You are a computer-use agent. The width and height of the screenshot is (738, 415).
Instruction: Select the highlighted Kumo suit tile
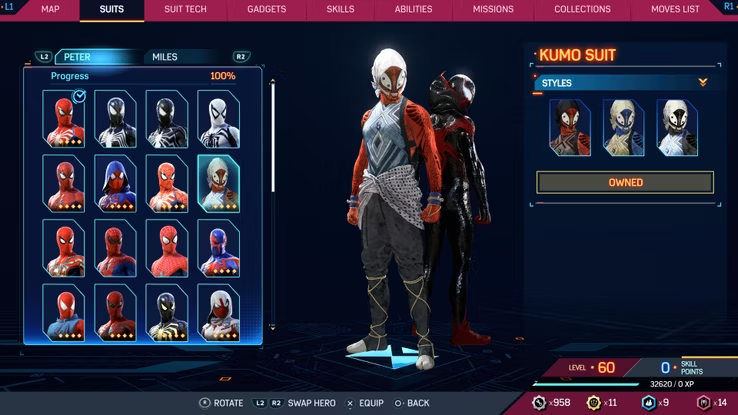coord(218,183)
